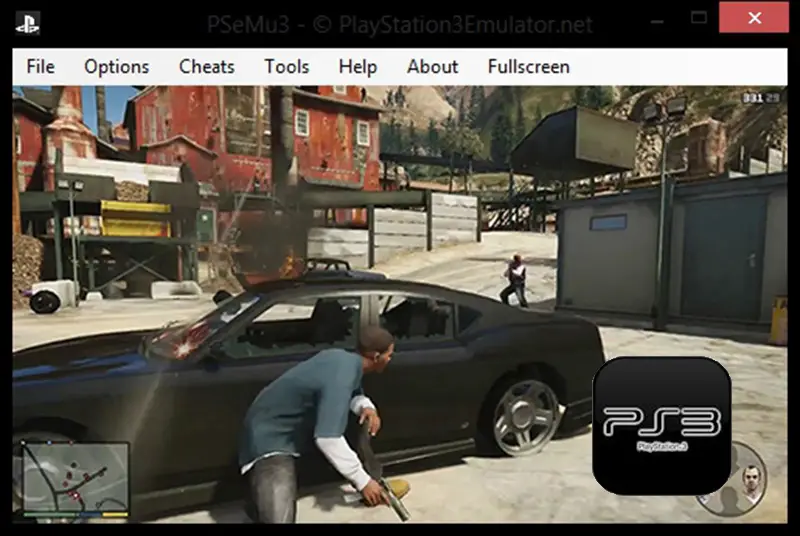Open the Help menu
Screen dimensions: 800x536
tap(357, 67)
